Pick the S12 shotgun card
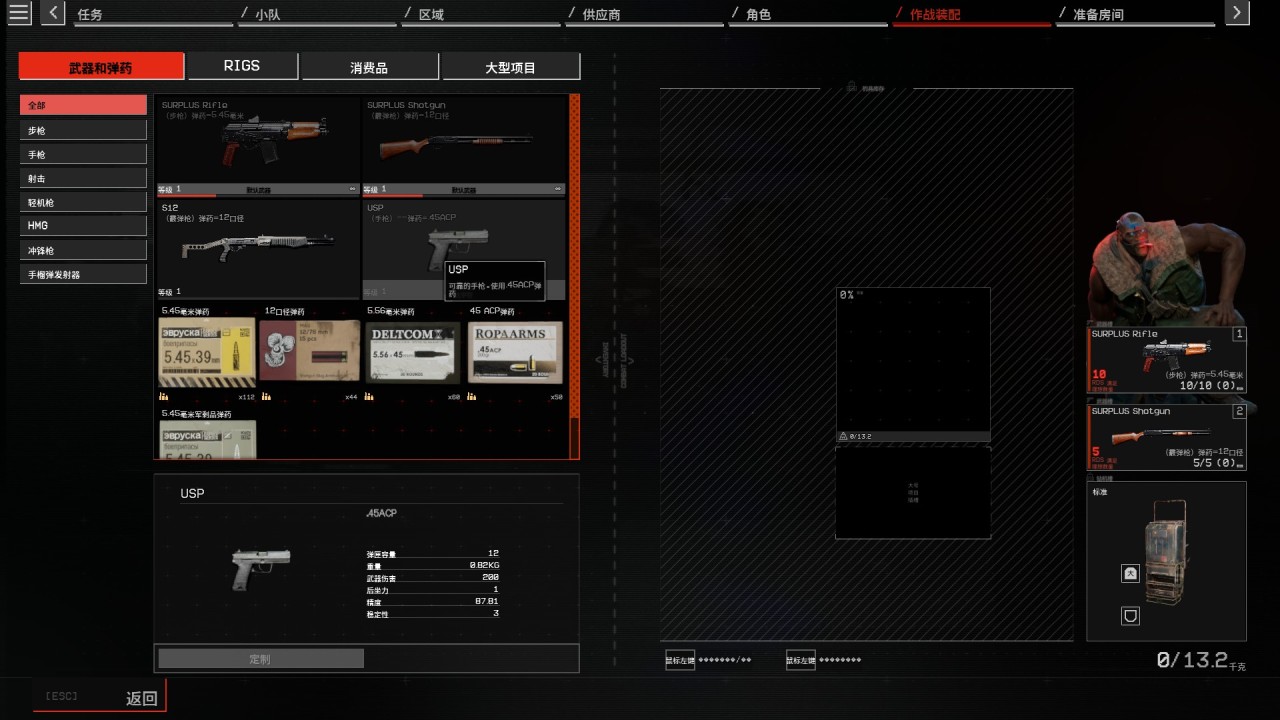The image size is (1280, 720). point(257,247)
